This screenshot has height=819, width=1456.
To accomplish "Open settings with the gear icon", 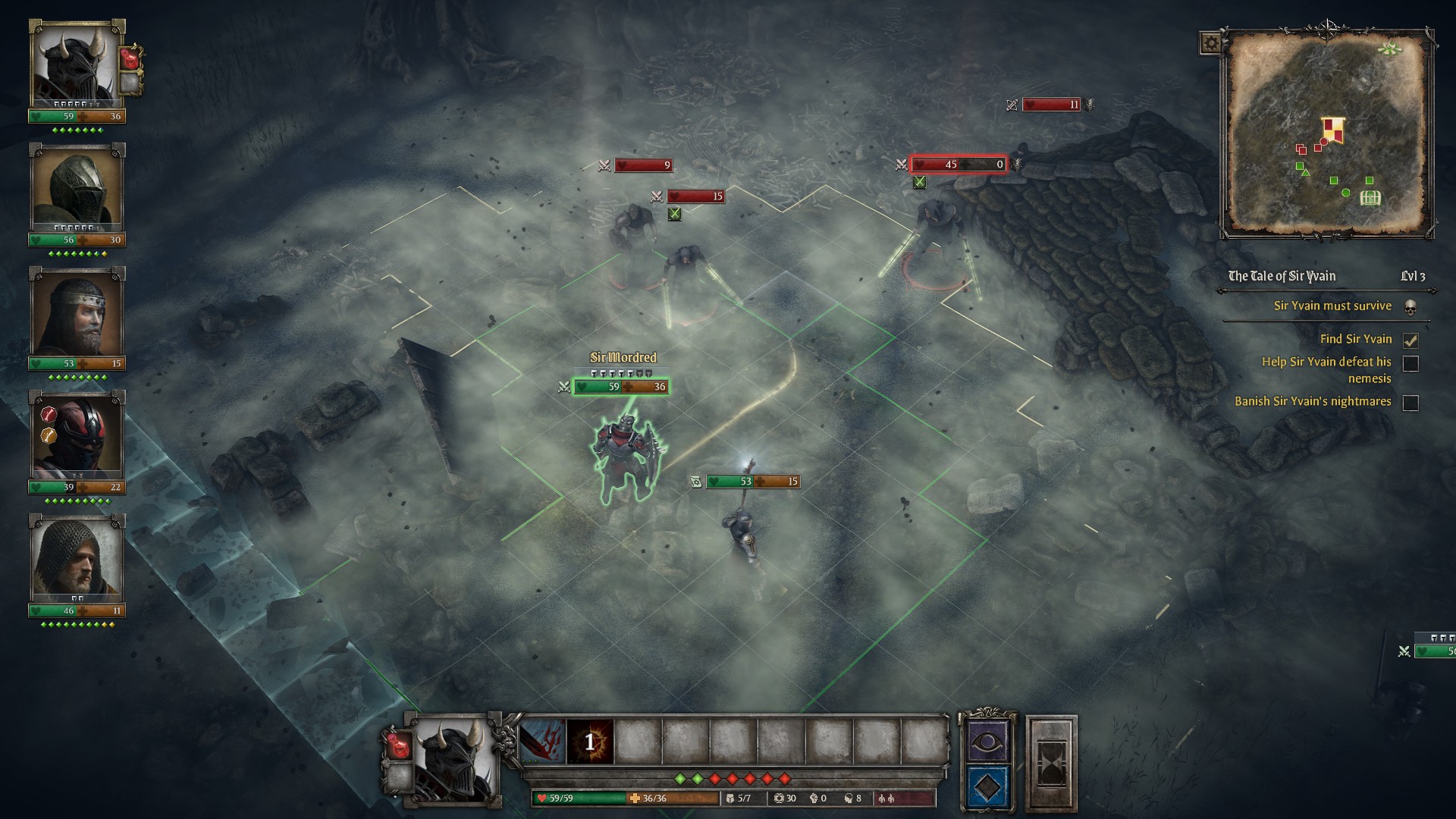I will click(1210, 43).
